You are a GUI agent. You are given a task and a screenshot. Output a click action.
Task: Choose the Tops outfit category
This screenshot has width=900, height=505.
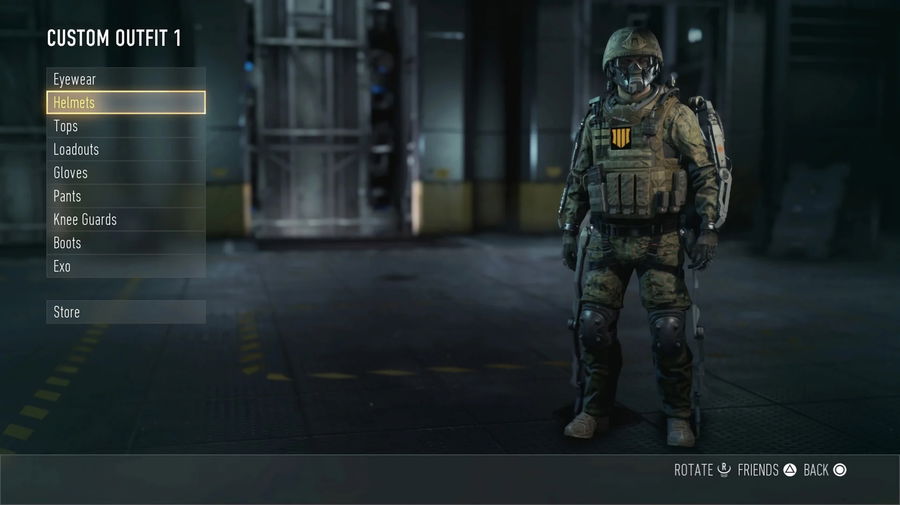click(x=125, y=126)
